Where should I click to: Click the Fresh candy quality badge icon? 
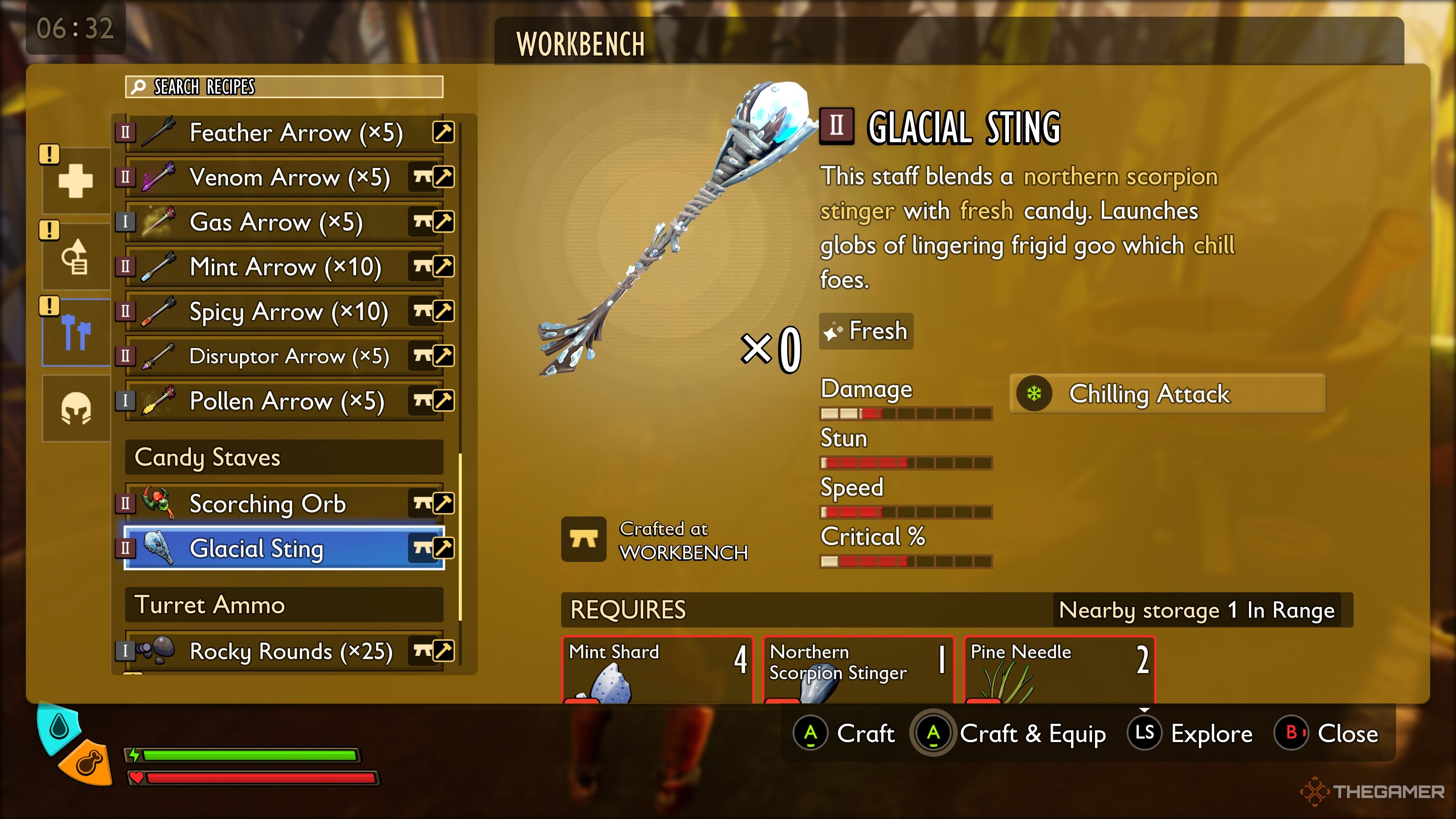click(833, 331)
